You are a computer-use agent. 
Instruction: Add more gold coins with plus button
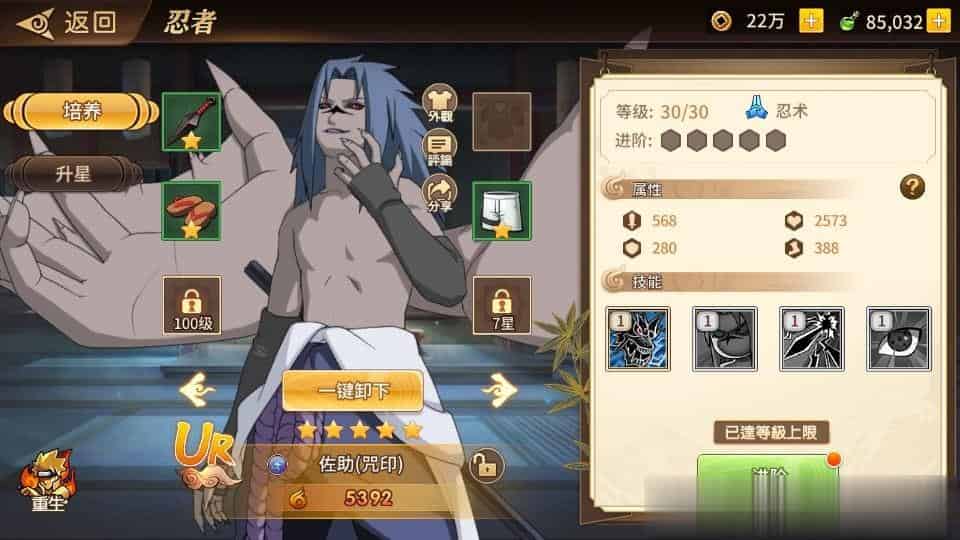(811, 21)
